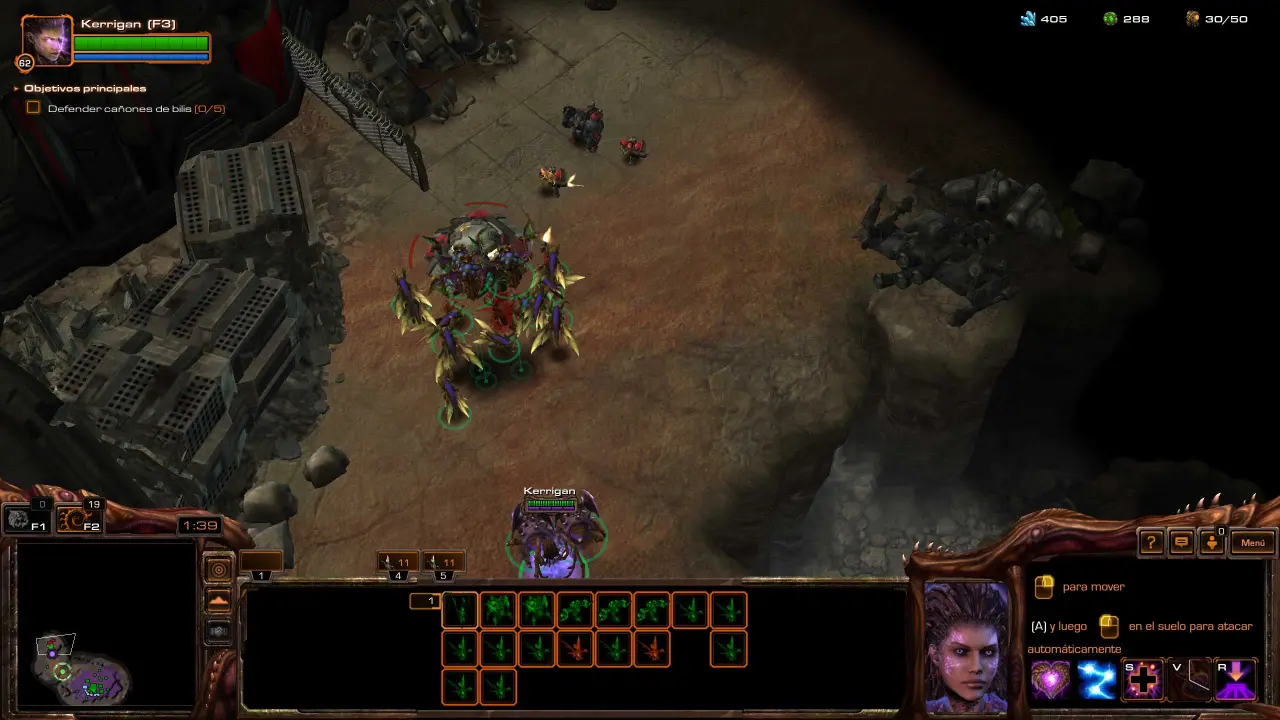Screen dimensions: 1280x720
Task: Activate the purple heart ability
Action: [1050, 680]
